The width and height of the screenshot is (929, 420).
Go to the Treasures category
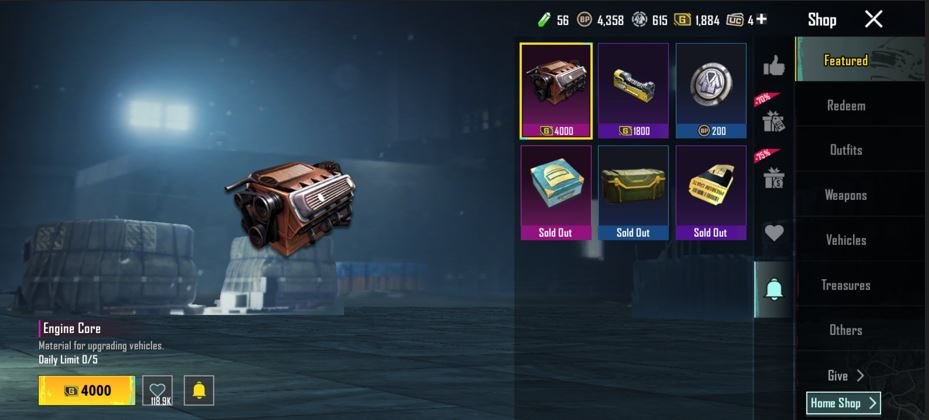tap(845, 285)
